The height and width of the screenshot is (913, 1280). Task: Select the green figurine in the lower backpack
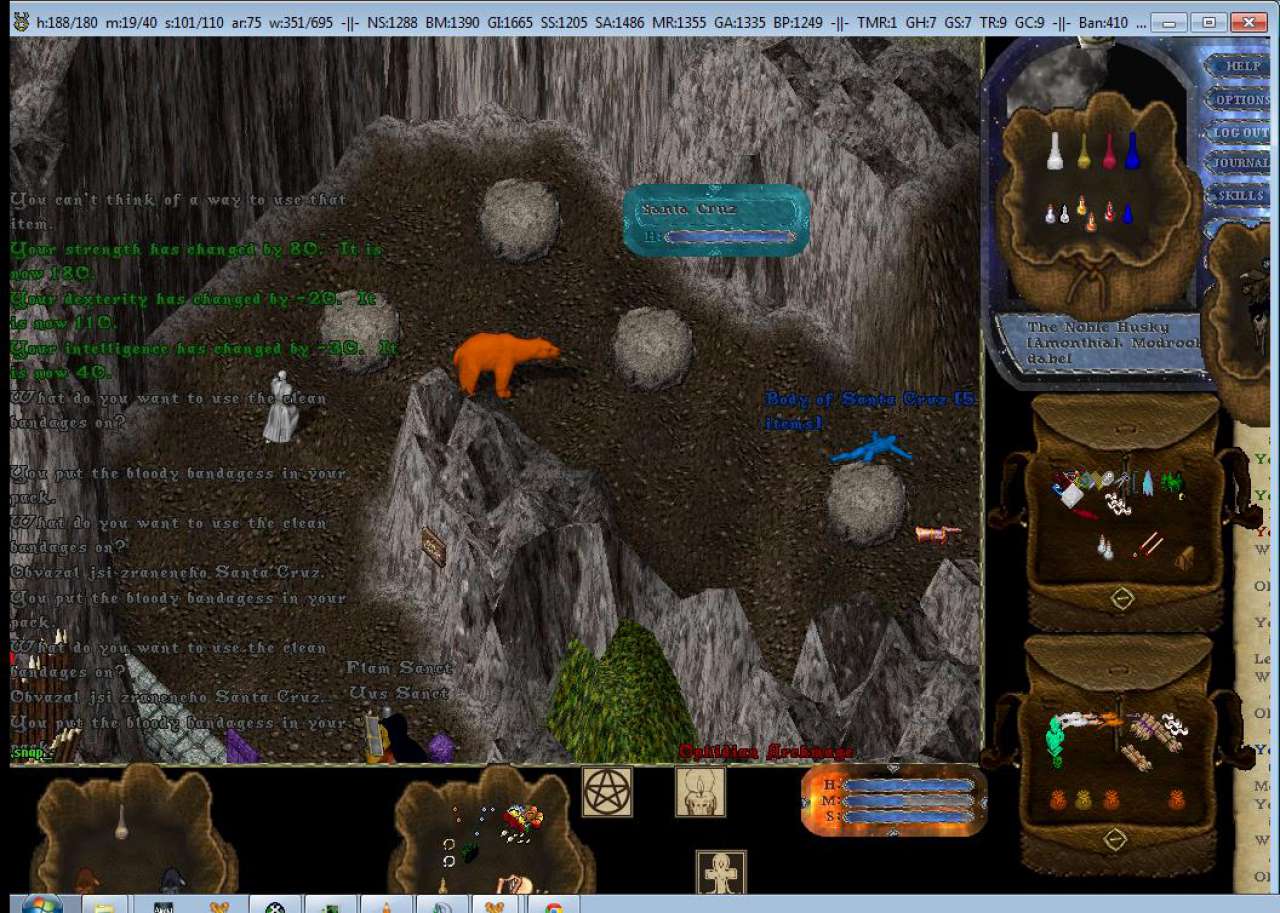tap(1055, 741)
